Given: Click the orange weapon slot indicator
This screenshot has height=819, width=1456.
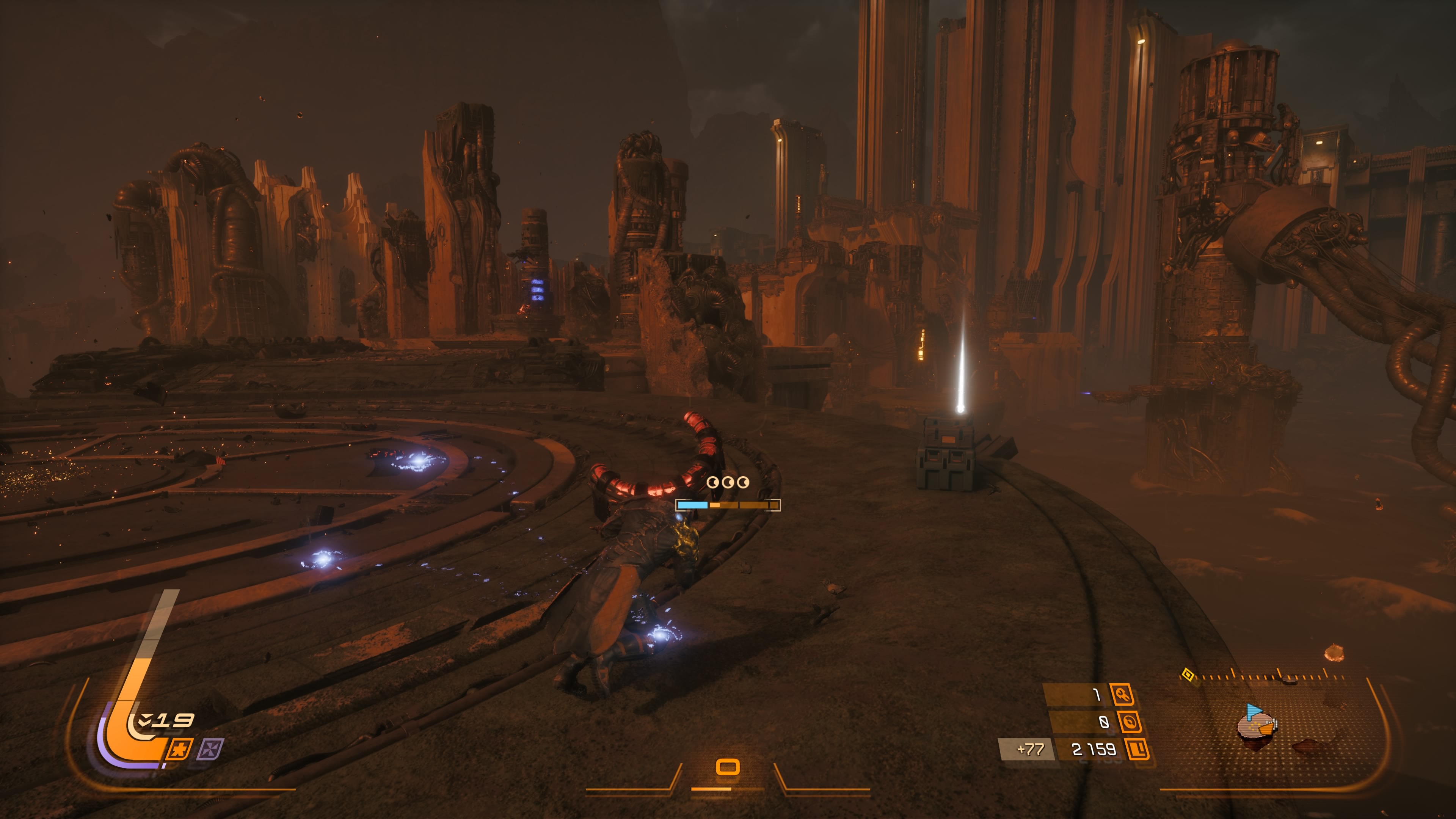Looking at the screenshot, I should [x=728, y=767].
